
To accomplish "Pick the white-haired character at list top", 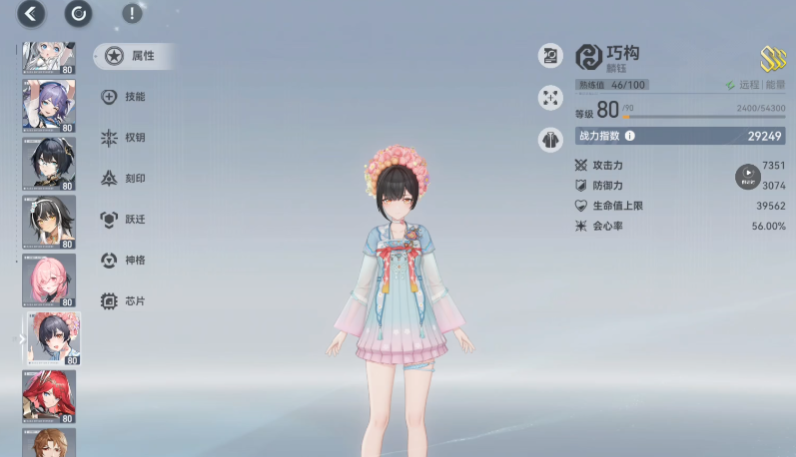I will coord(48,56).
